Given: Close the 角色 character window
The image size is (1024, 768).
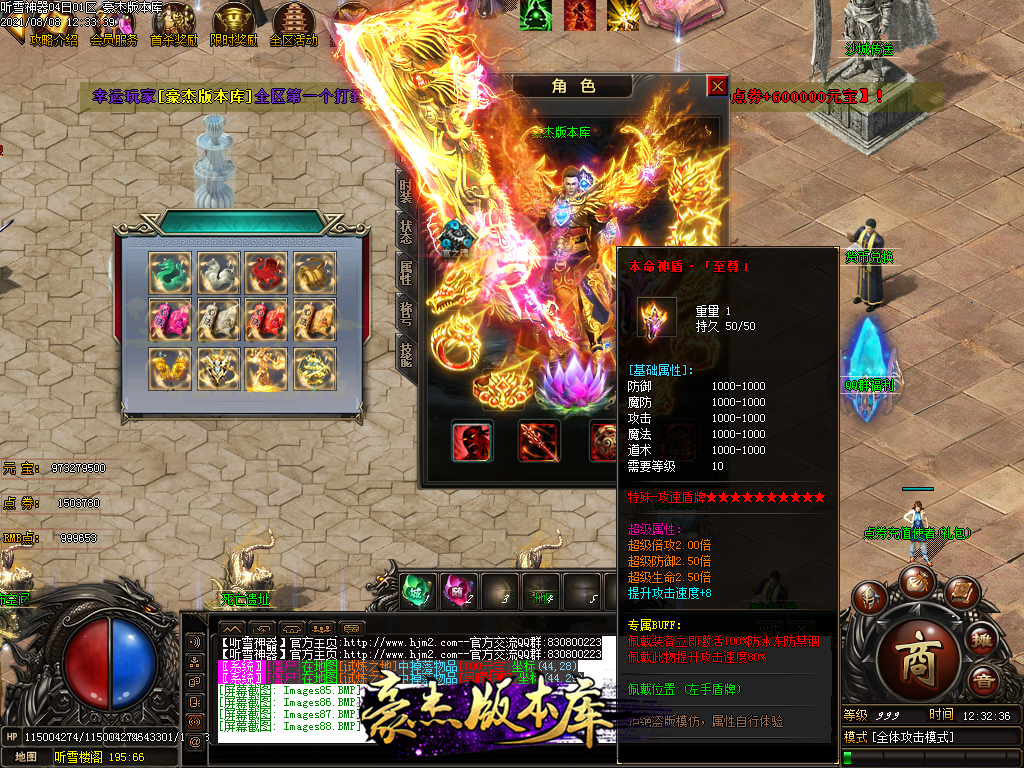Looking at the screenshot, I should [x=717, y=86].
